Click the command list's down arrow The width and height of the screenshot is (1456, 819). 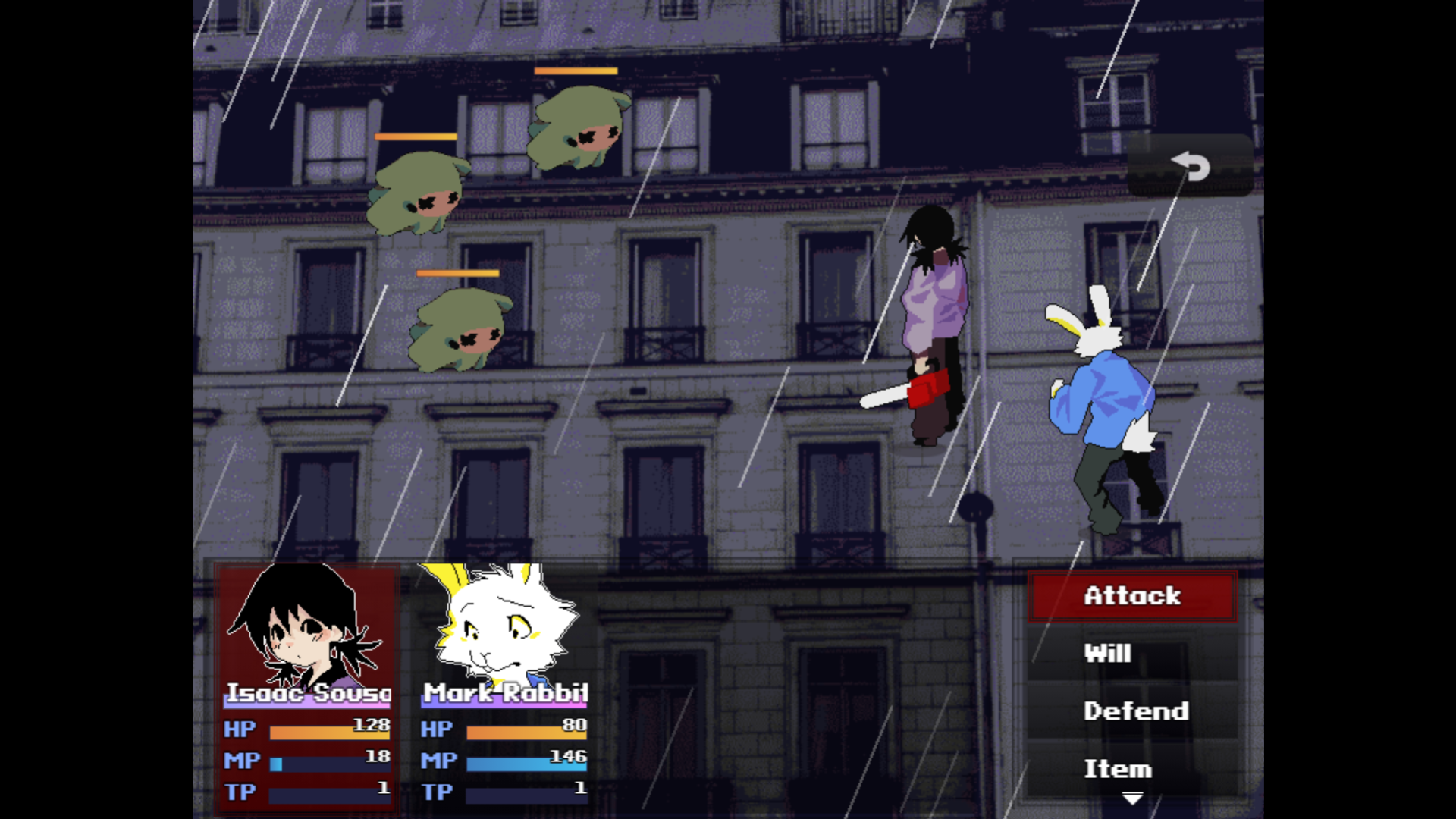pyautogui.click(x=1132, y=799)
